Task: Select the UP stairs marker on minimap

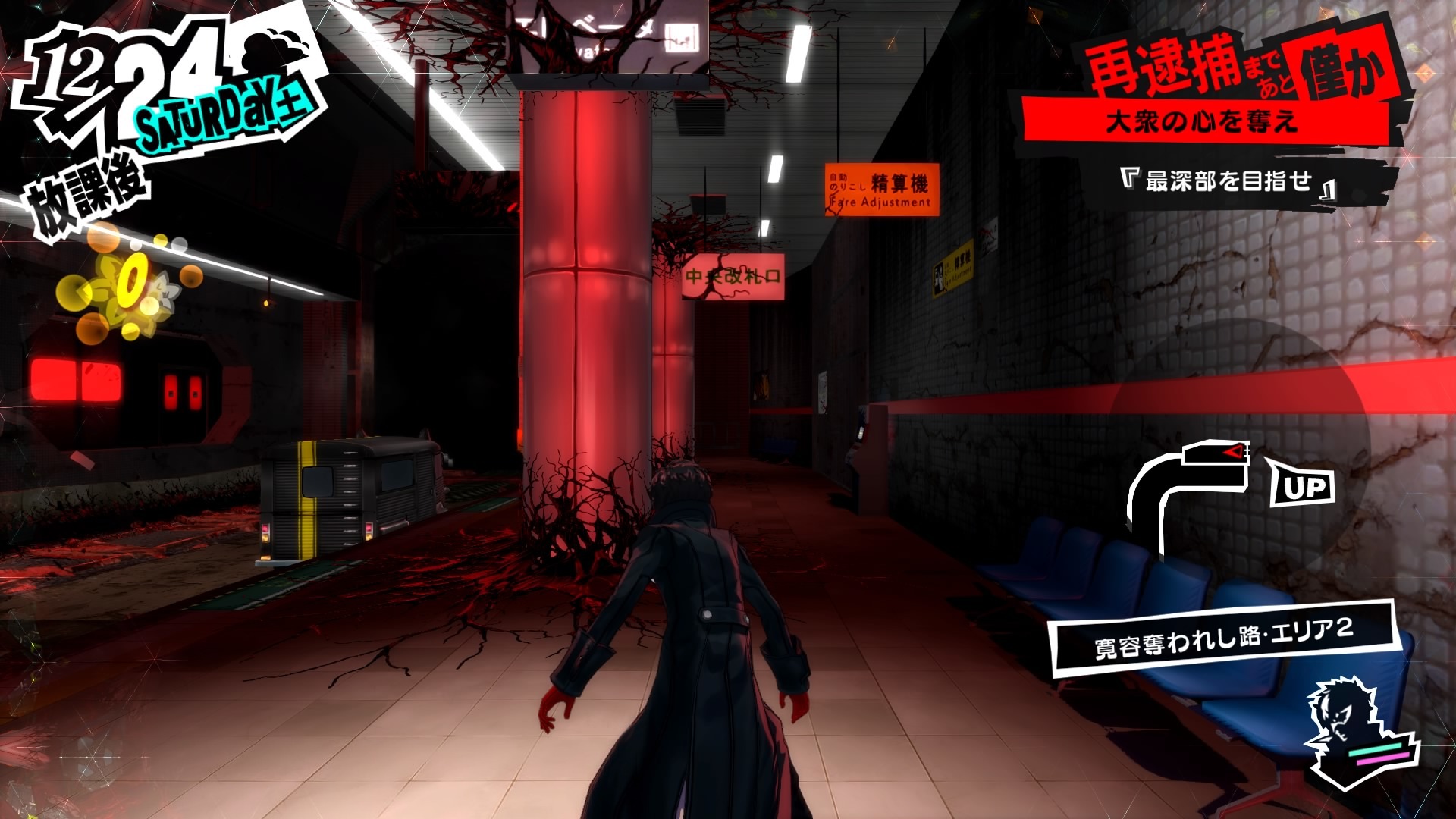Action: click(x=1301, y=485)
